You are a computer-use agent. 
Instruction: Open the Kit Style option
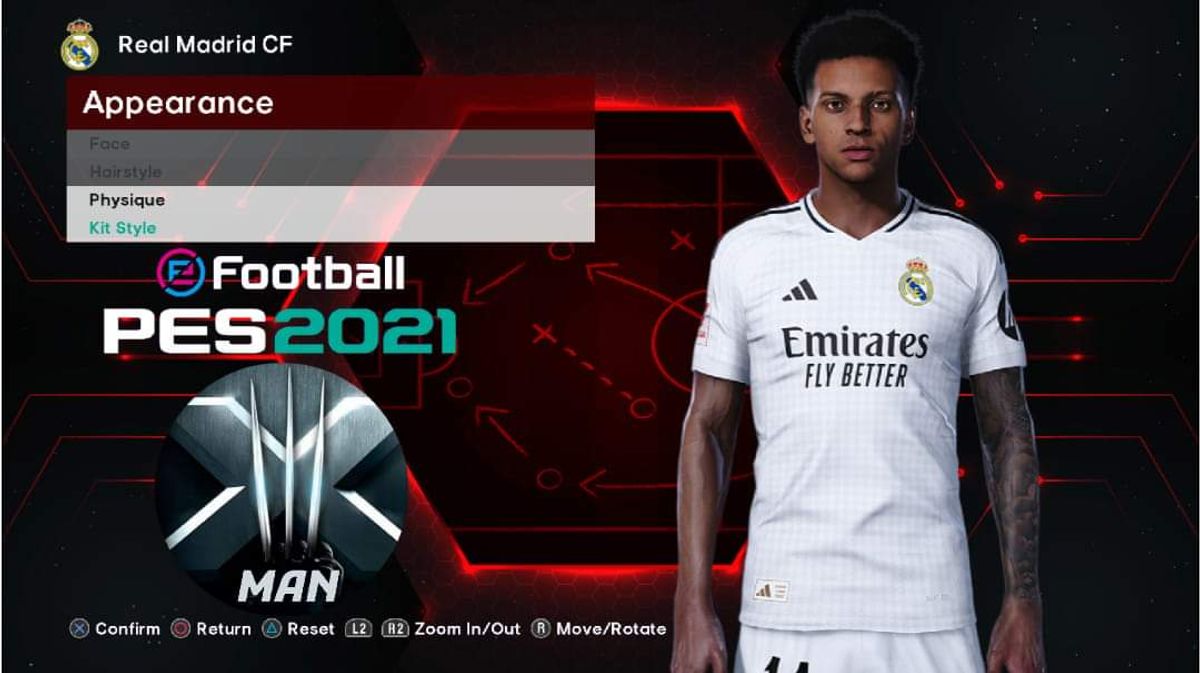point(122,228)
